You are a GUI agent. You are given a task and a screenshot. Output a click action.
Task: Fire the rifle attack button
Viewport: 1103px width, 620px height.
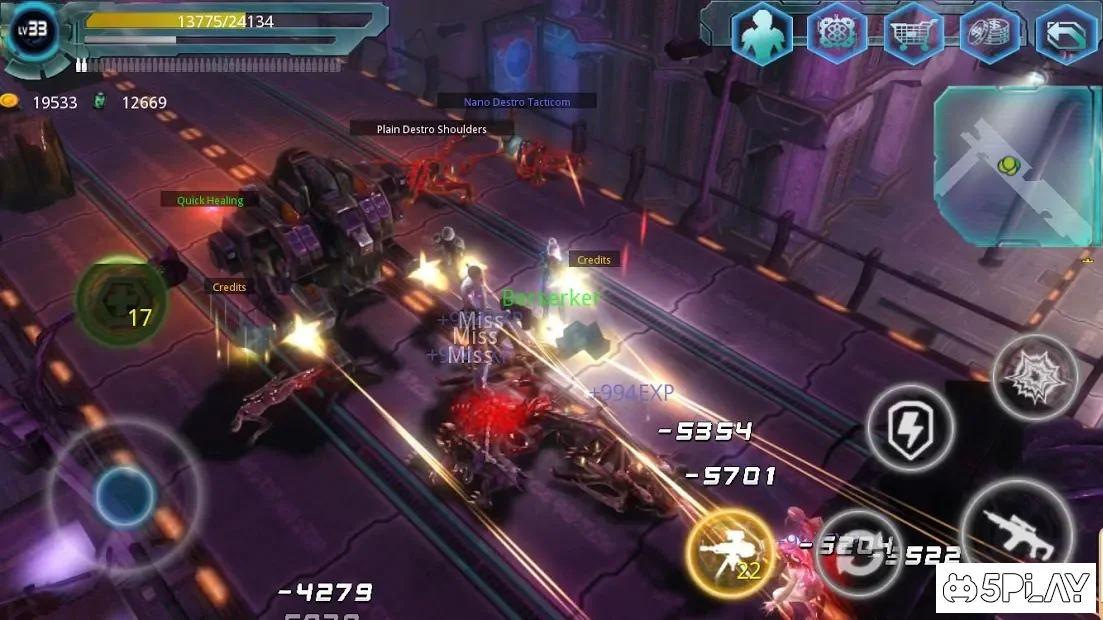[x=1017, y=526]
